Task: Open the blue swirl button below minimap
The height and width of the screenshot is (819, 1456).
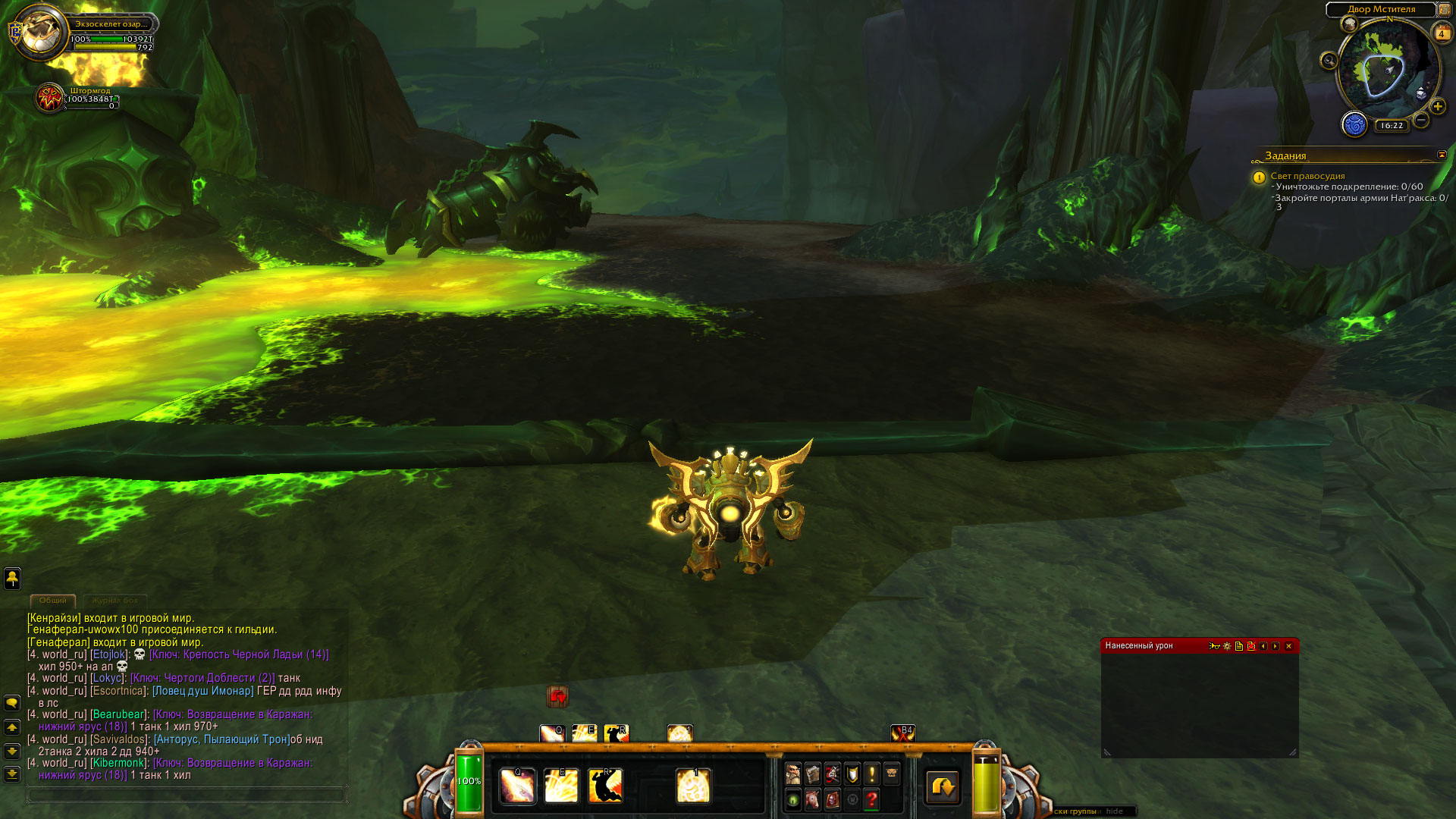Action: (1354, 124)
